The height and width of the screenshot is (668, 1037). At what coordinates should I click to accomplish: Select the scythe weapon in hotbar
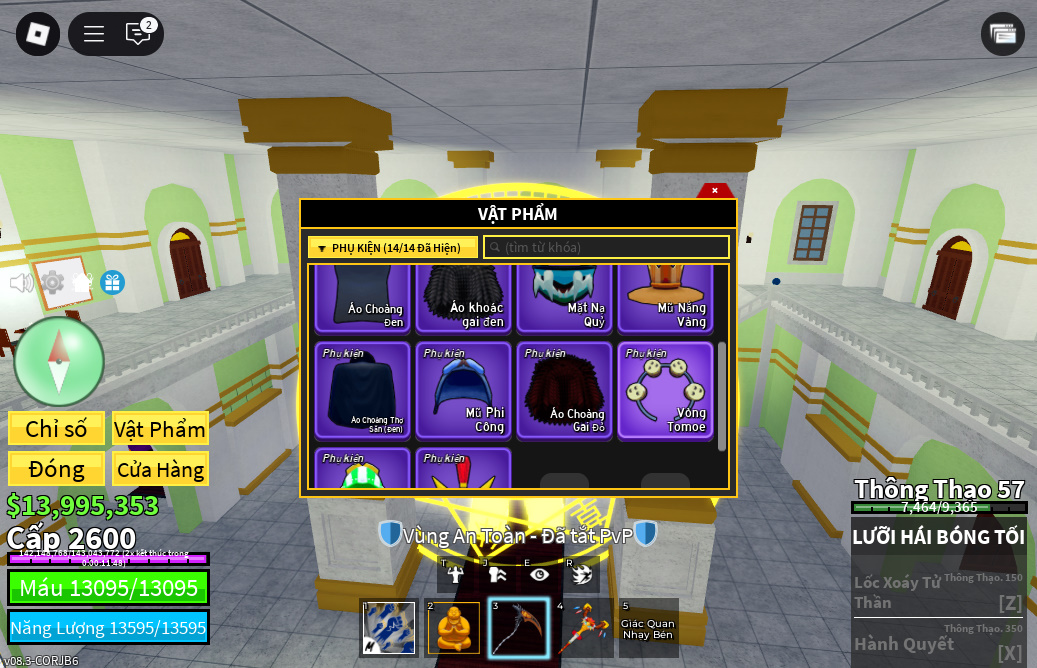tap(518, 628)
